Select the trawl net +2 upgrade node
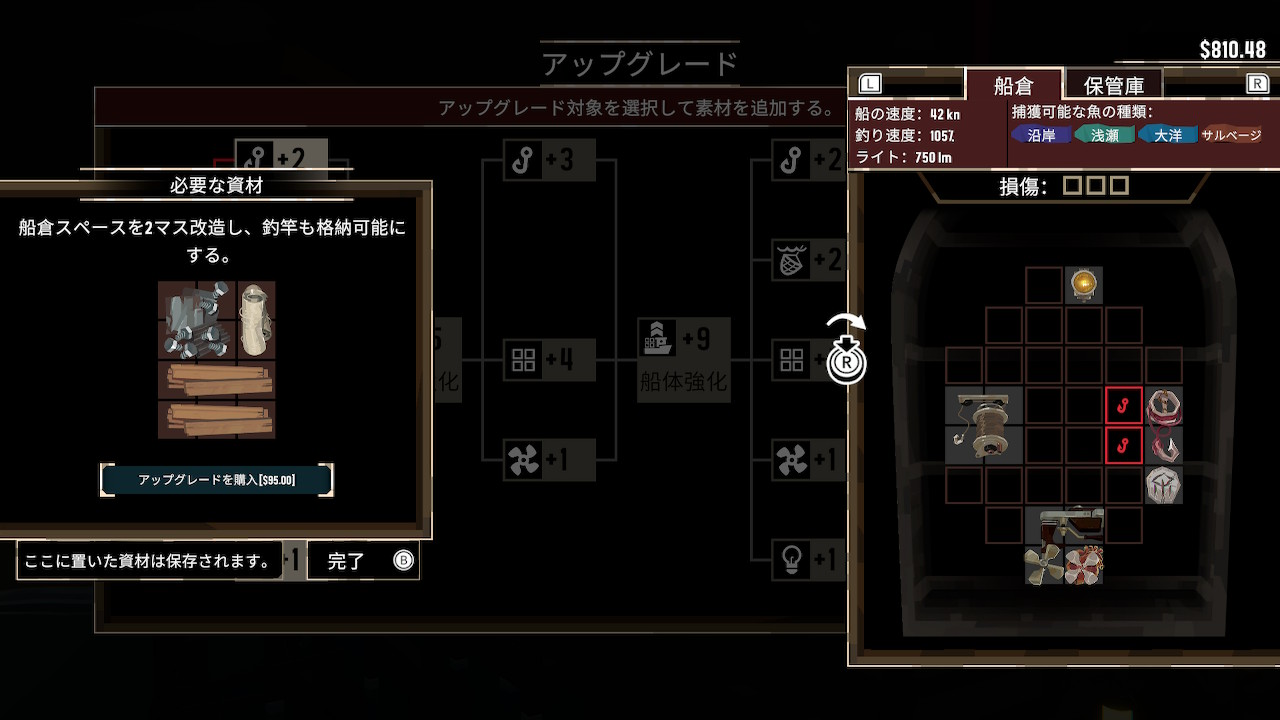This screenshot has height=720, width=1280. pos(806,260)
